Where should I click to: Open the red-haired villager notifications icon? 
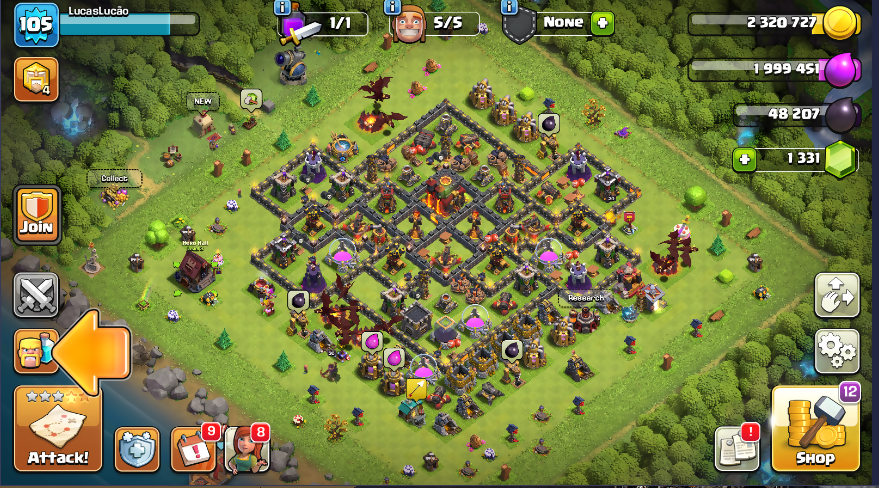pos(245,449)
